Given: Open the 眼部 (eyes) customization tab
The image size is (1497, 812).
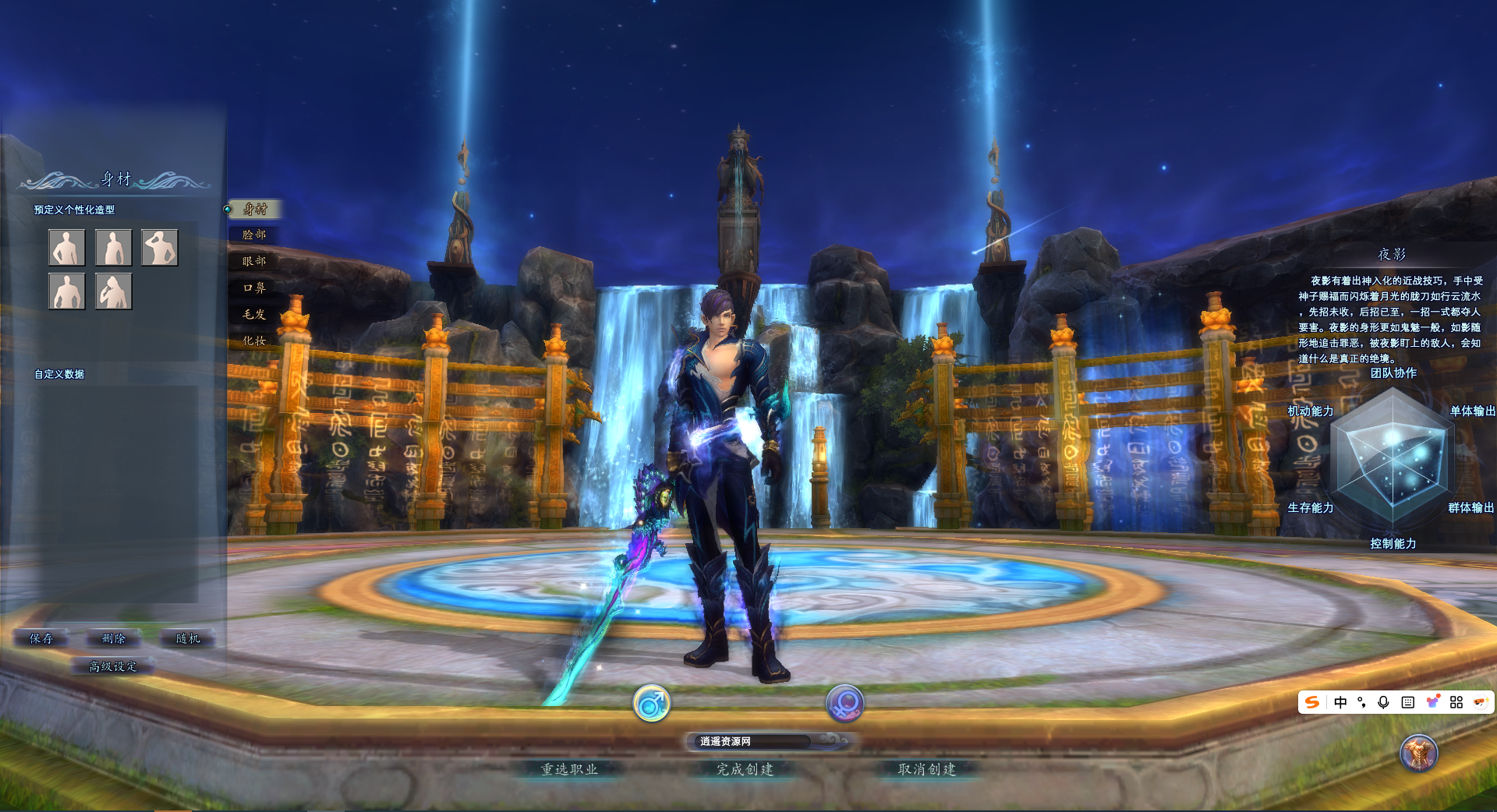Looking at the screenshot, I should coord(254,261).
